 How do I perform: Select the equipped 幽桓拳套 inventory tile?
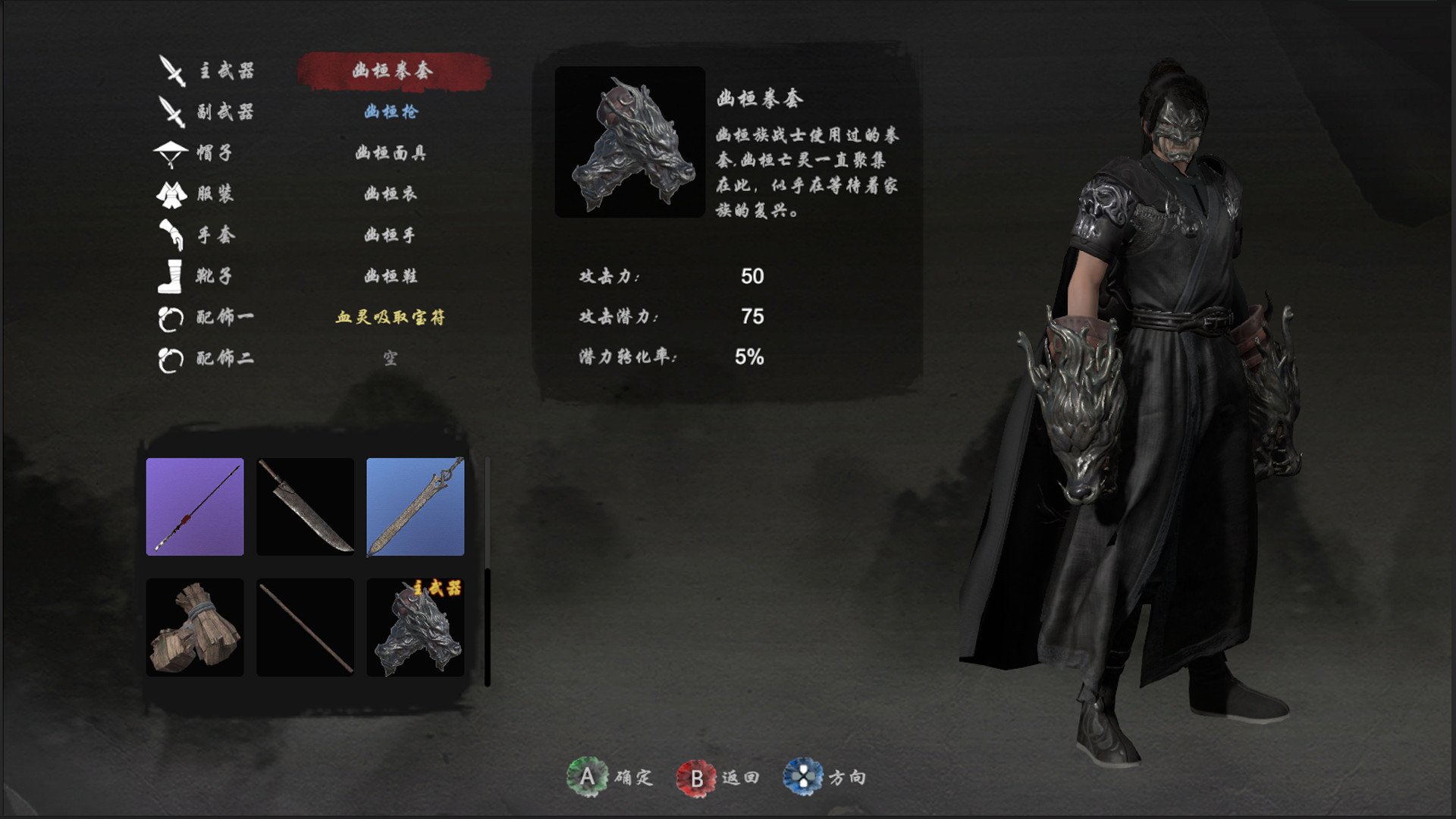coord(415,627)
